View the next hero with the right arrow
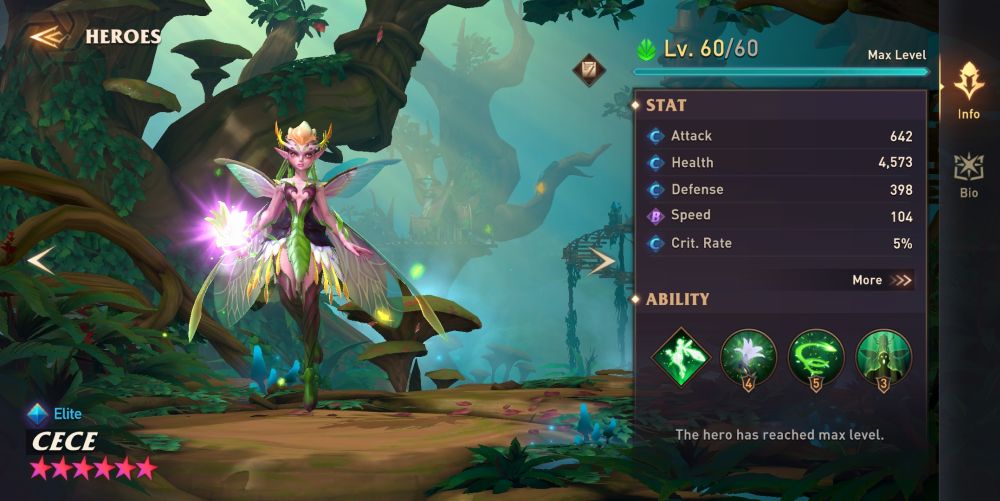The width and height of the screenshot is (1000, 501). (602, 261)
